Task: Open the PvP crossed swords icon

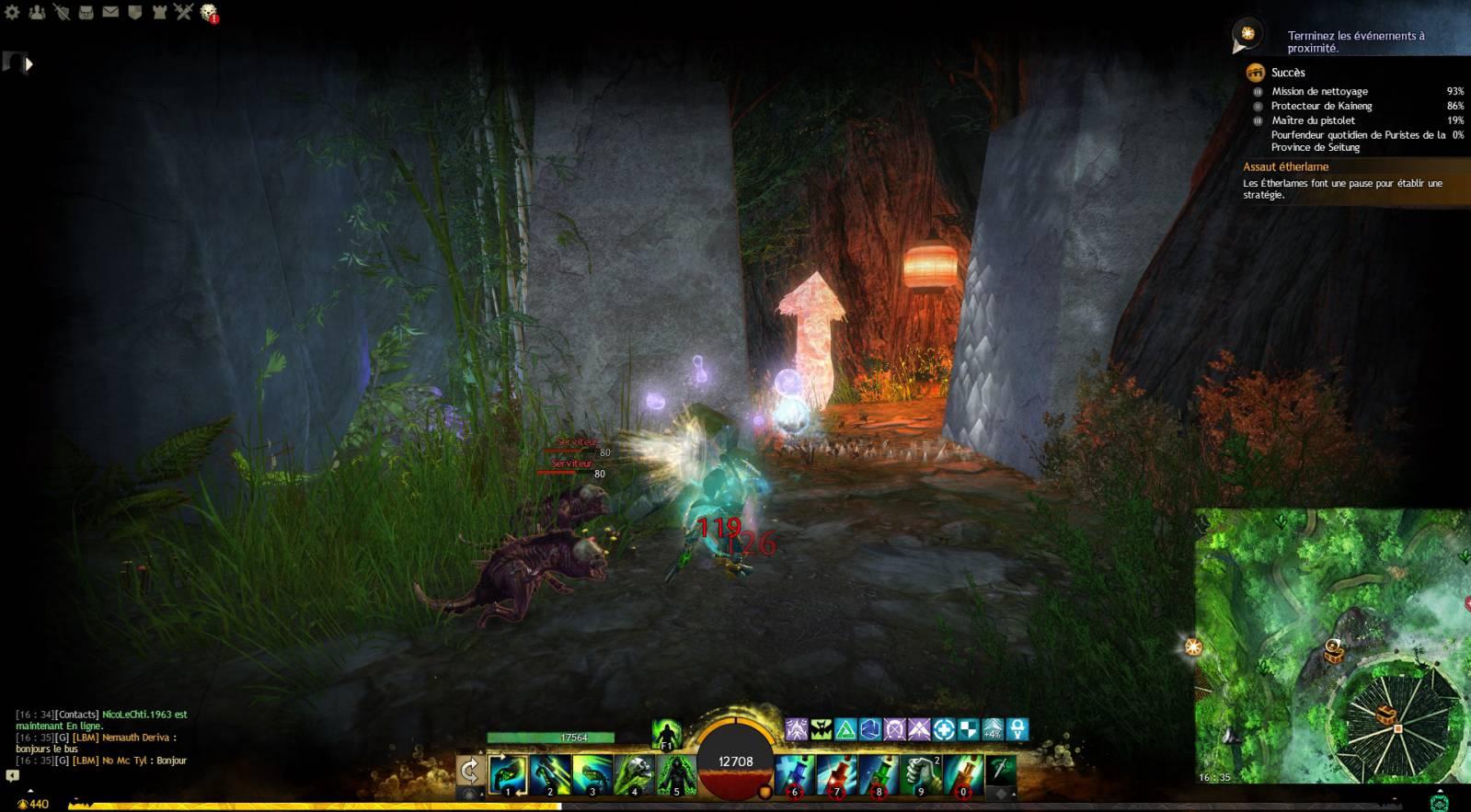Action: [184, 13]
